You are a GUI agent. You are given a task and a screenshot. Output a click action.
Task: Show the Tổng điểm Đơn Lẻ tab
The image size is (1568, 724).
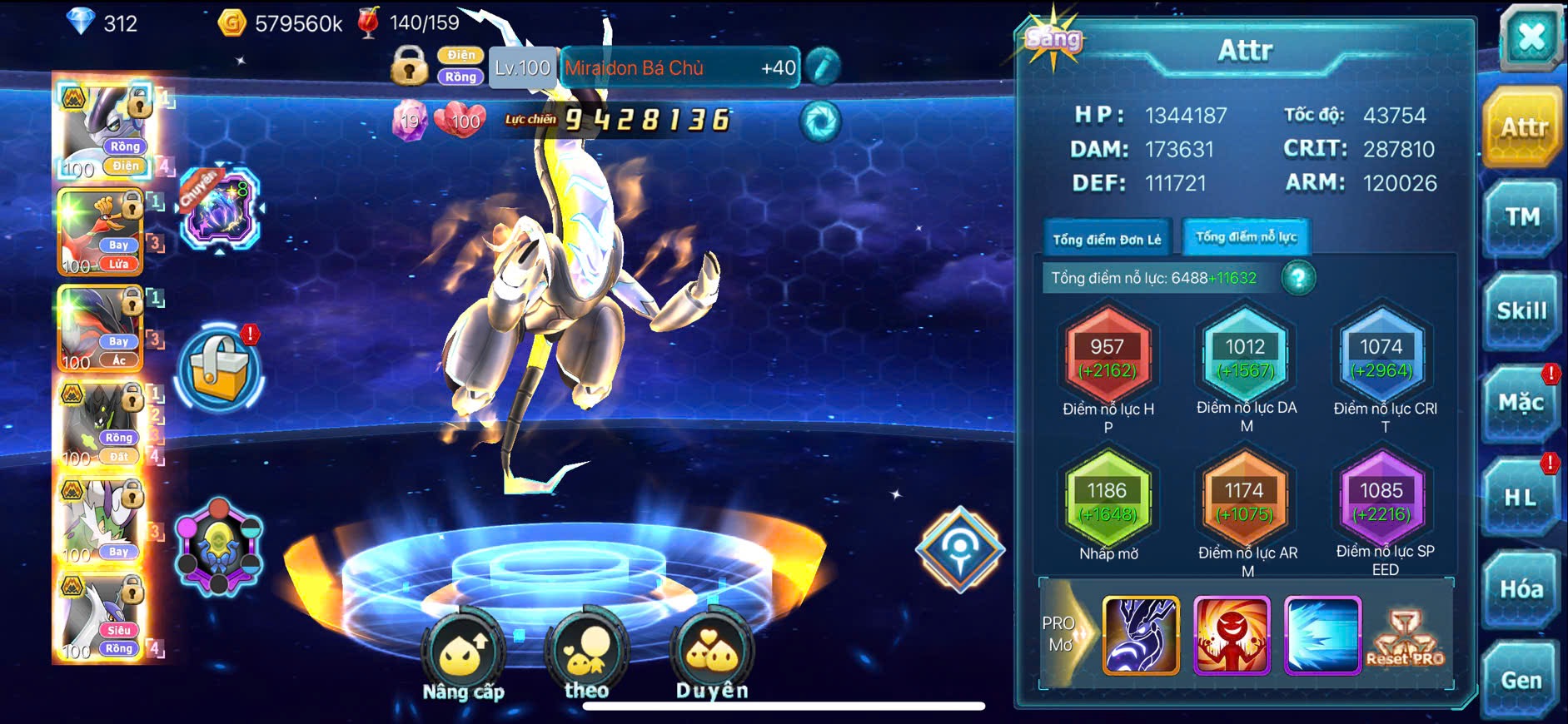coord(1107,240)
